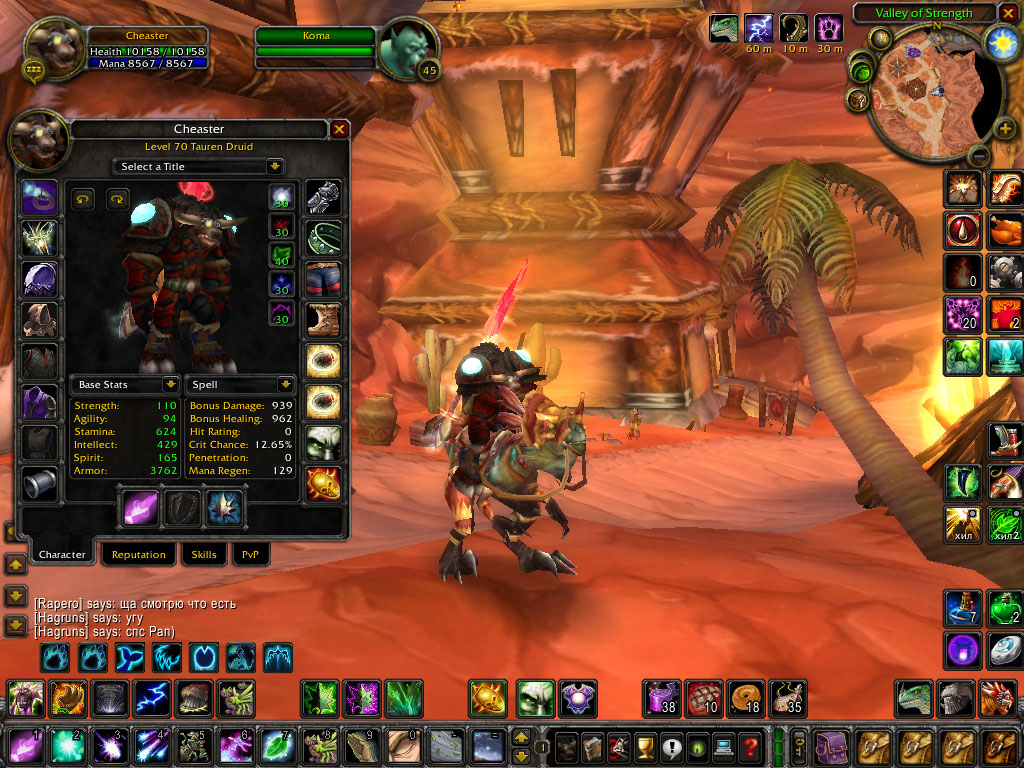Rotate the character model left
The width and height of the screenshot is (1024, 768).
[x=82, y=199]
